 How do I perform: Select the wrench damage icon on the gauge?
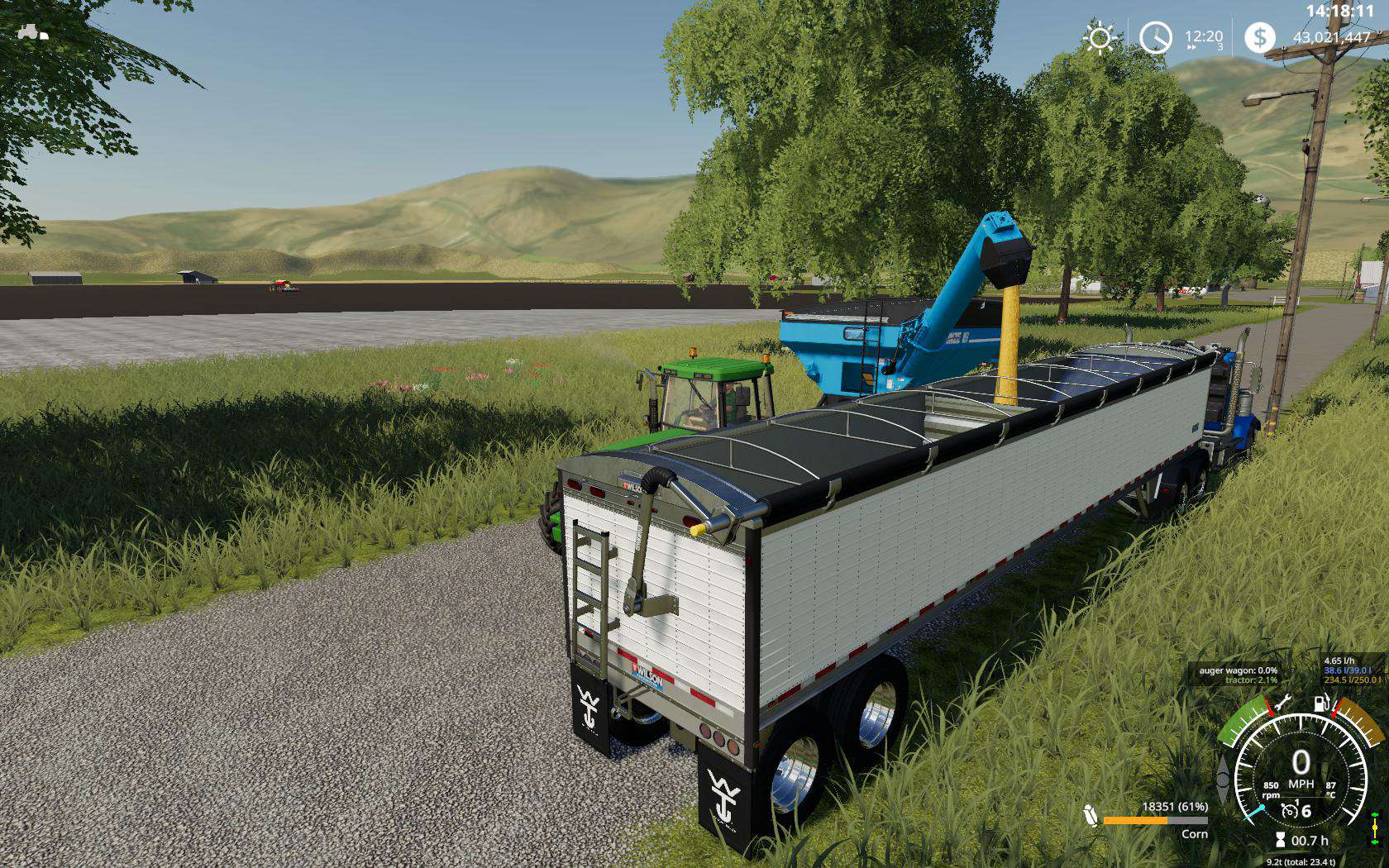[x=1282, y=703]
